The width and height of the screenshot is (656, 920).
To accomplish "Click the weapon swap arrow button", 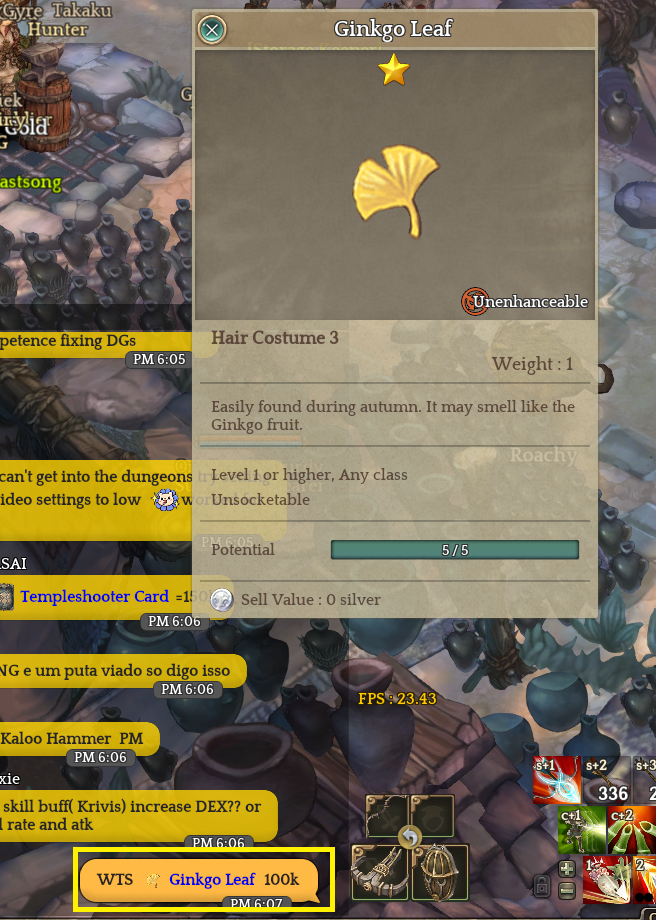I will [x=409, y=836].
